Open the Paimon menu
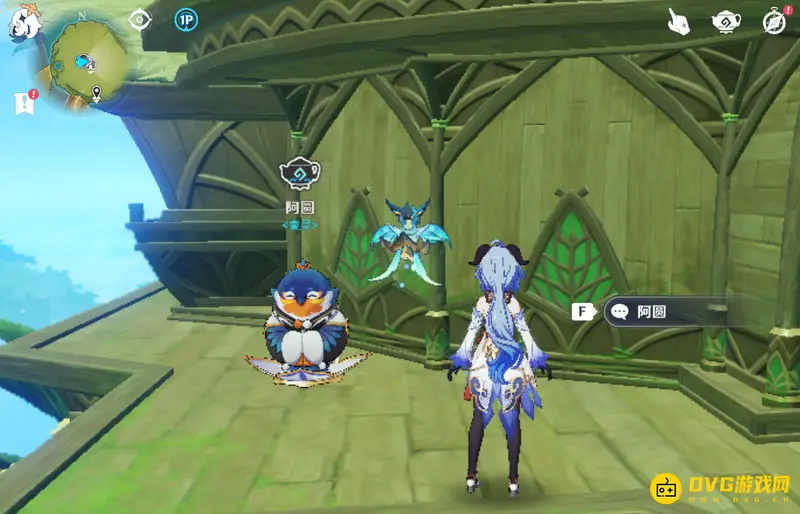The image size is (800, 514). coord(22,22)
